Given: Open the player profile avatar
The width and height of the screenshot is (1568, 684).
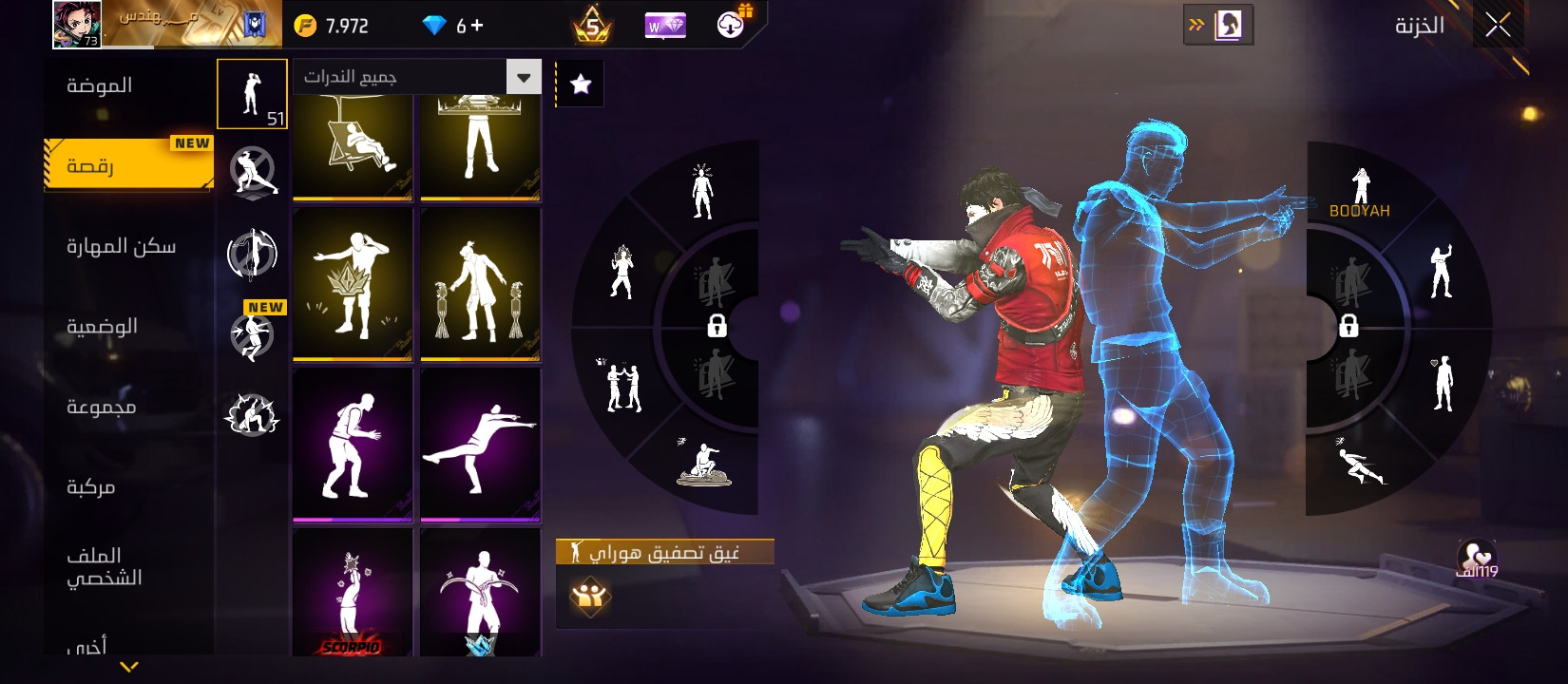Looking at the screenshot, I should point(77,25).
